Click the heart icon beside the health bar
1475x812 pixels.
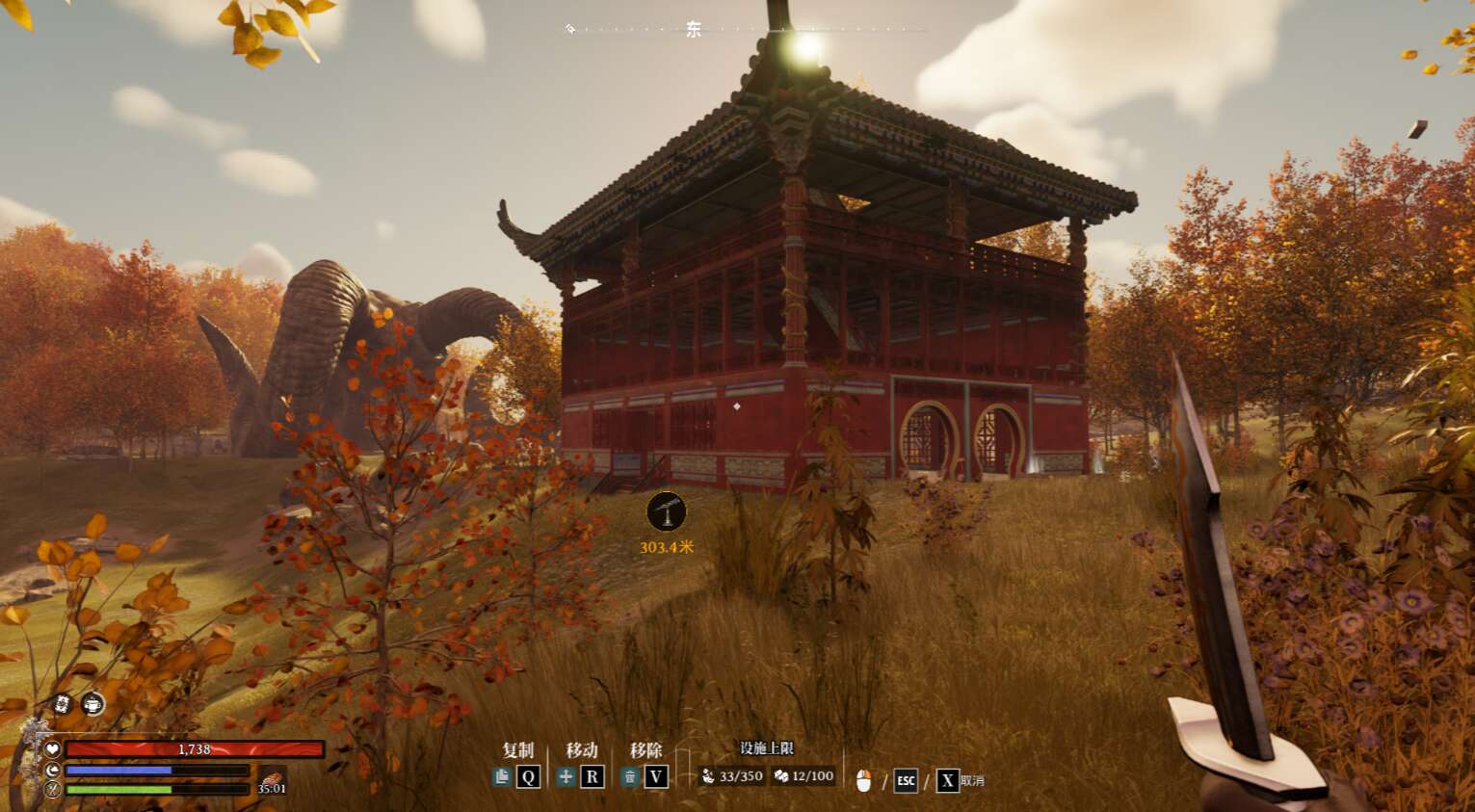click(x=53, y=749)
